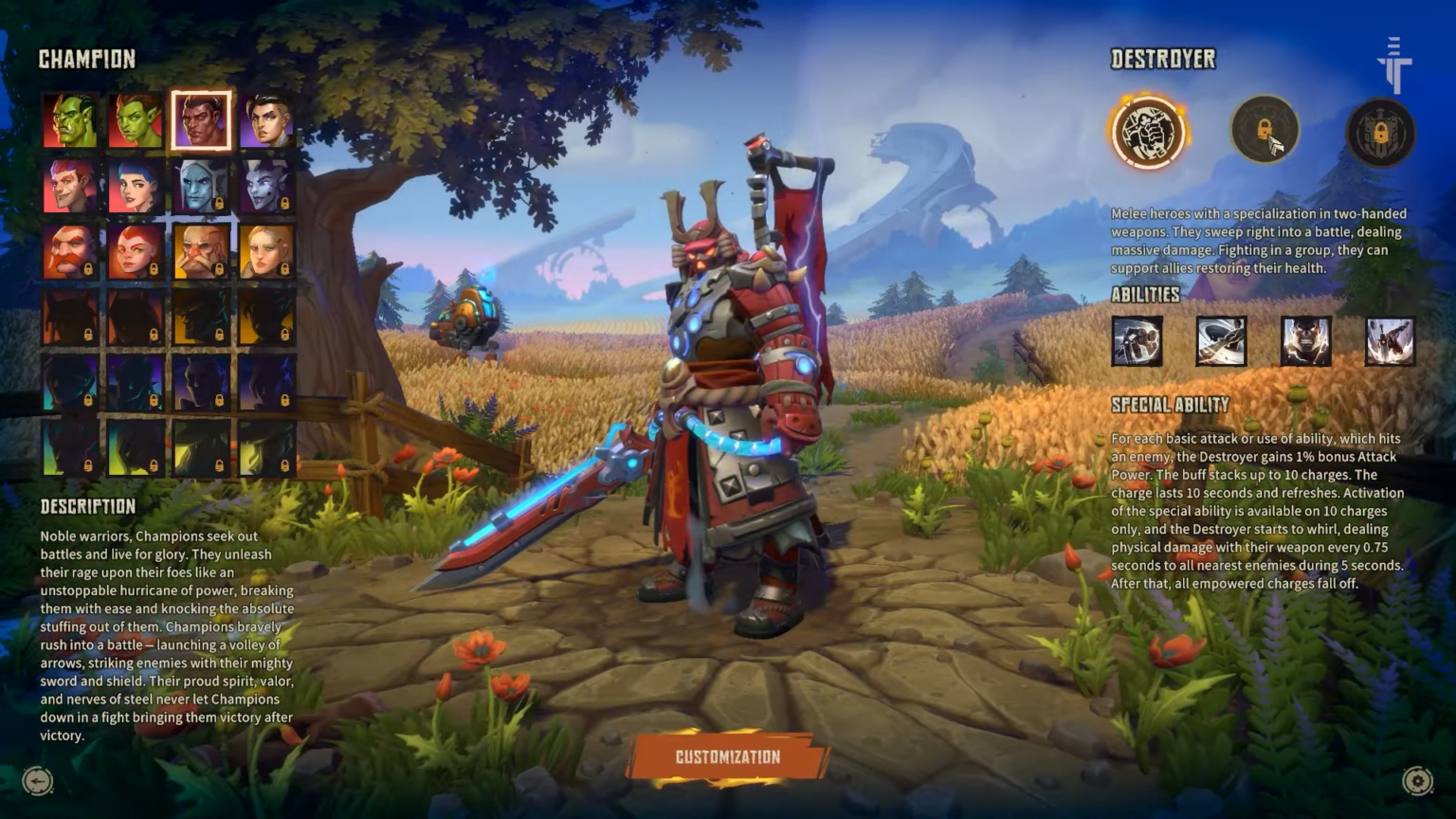
Task: Open settings with the gear icon
Action: pos(1417,779)
